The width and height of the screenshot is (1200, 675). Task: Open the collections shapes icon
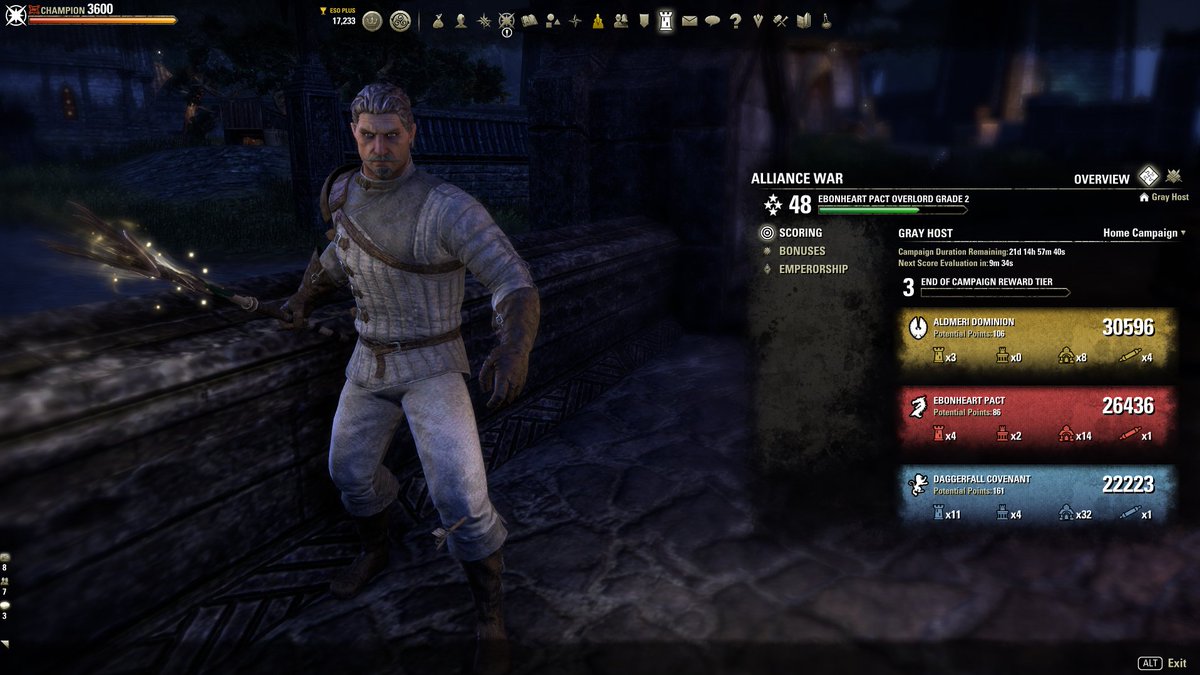pos(552,20)
